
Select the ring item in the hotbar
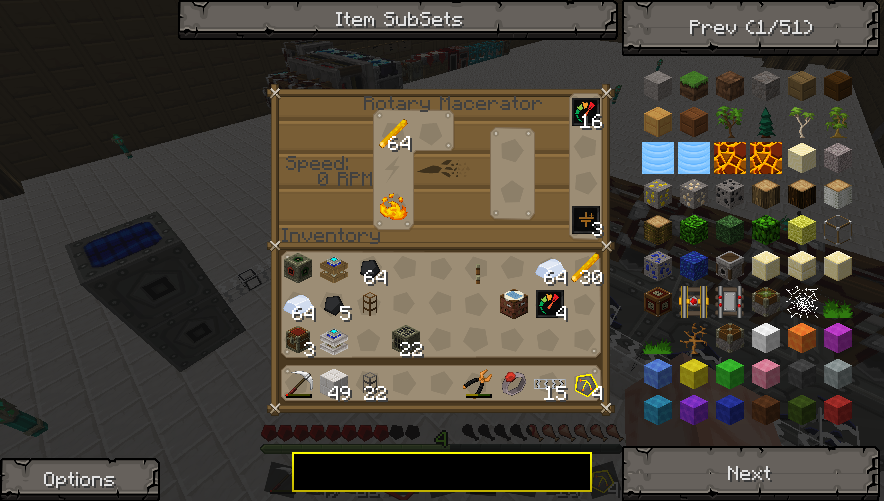[x=514, y=384]
